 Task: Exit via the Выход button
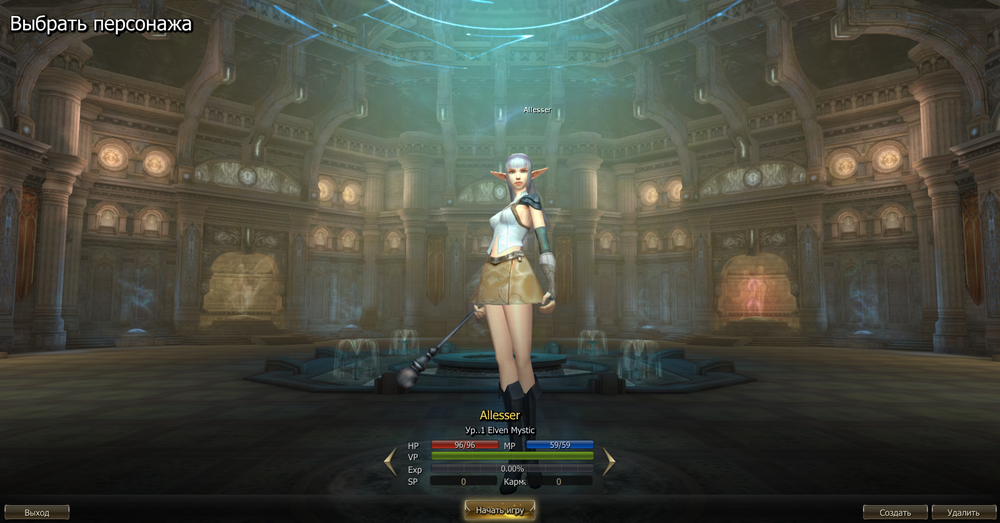point(37,512)
